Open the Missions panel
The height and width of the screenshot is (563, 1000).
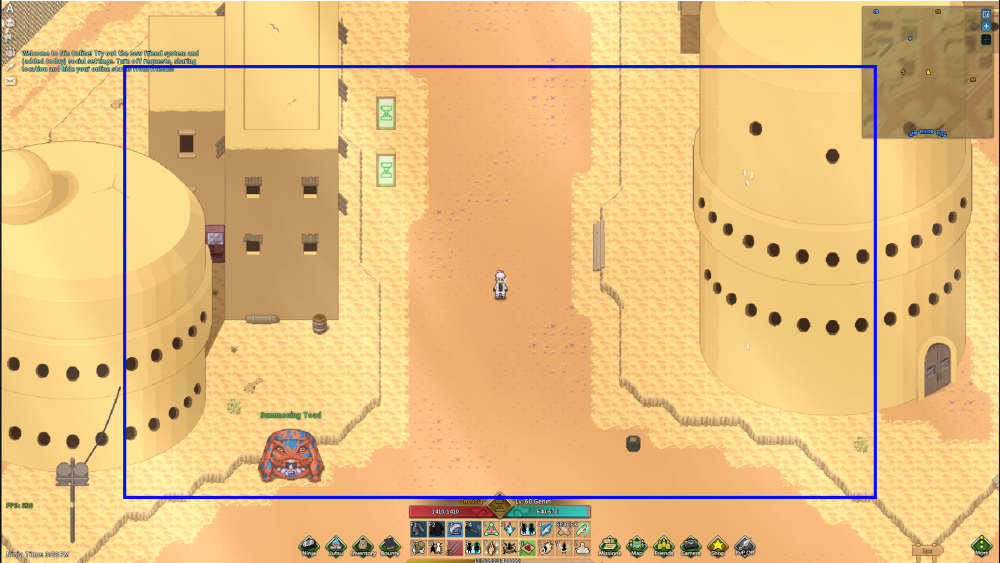[610, 546]
